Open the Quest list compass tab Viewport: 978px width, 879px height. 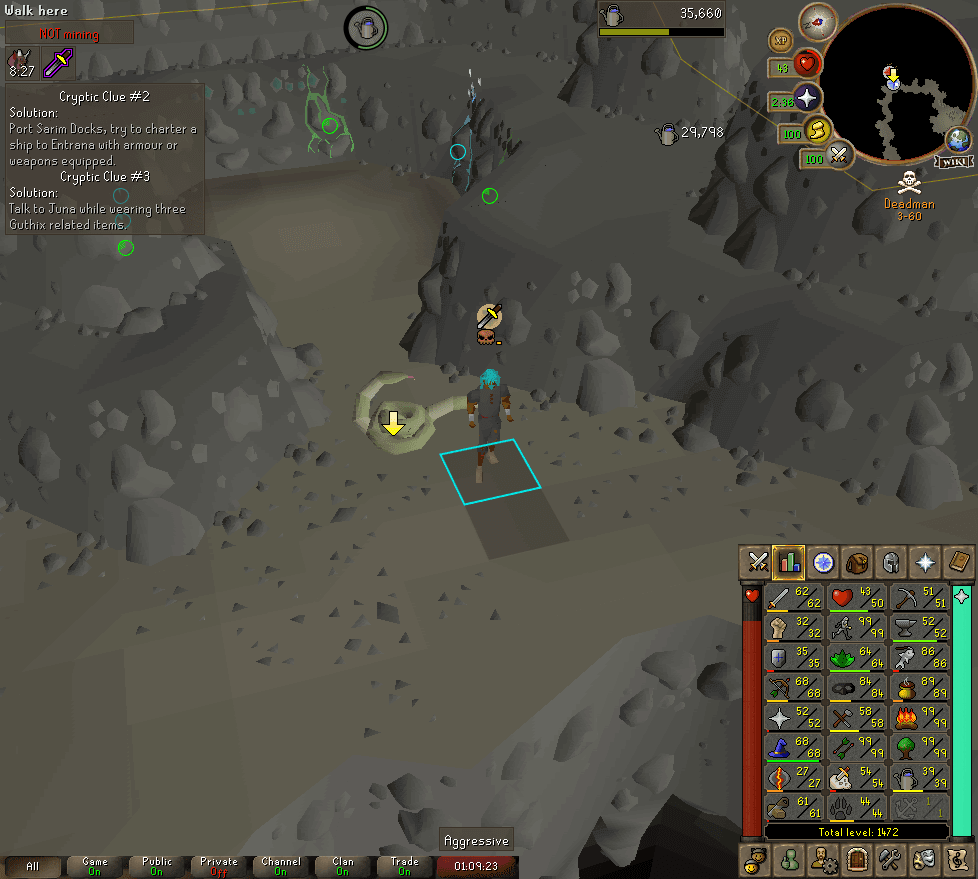pyautogui.click(x=823, y=562)
